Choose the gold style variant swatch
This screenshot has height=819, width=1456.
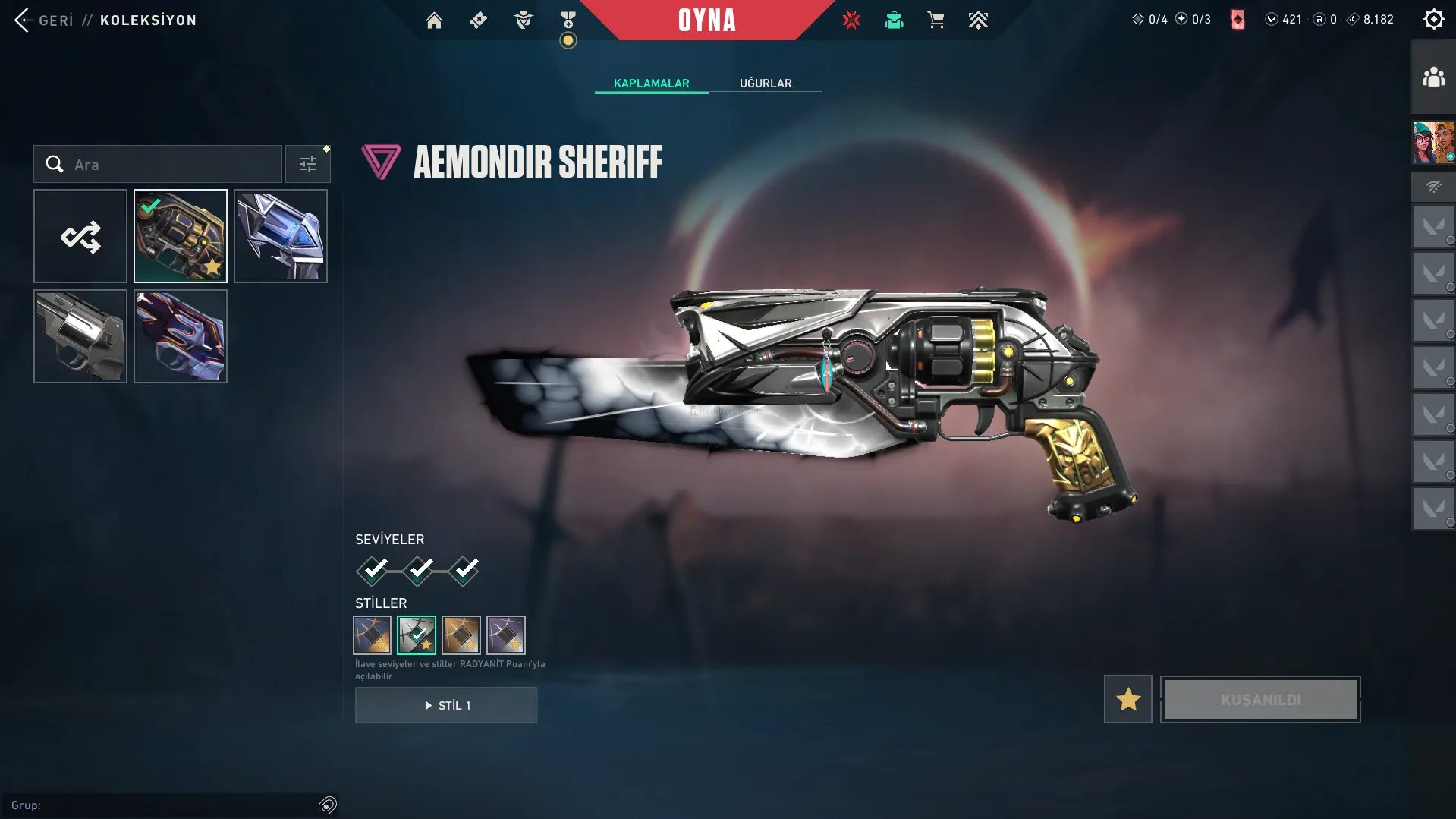[x=461, y=635]
